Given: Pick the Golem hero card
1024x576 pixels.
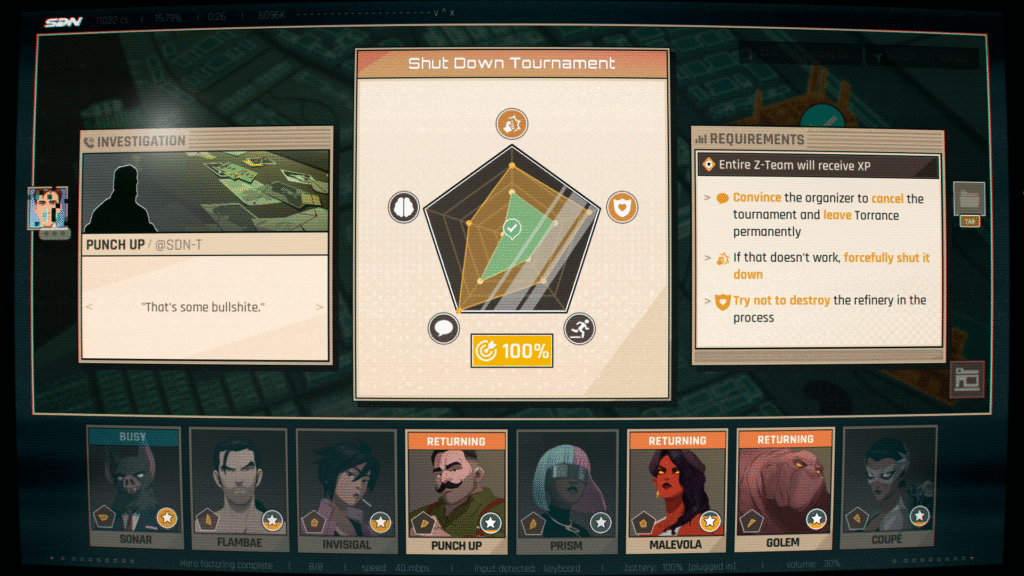Looking at the screenshot, I should tap(785, 488).
